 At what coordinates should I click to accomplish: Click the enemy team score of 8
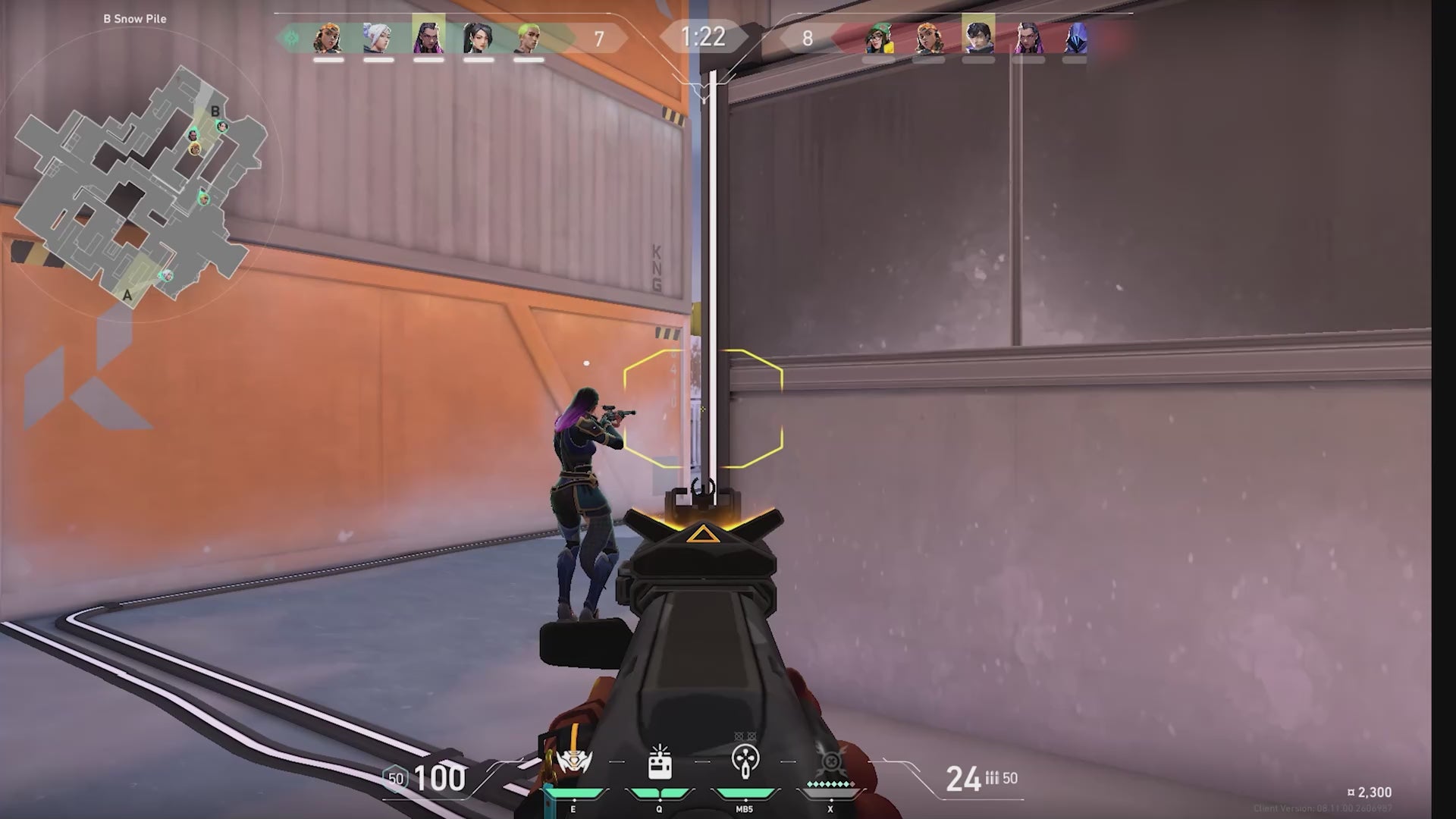[807, 36]
